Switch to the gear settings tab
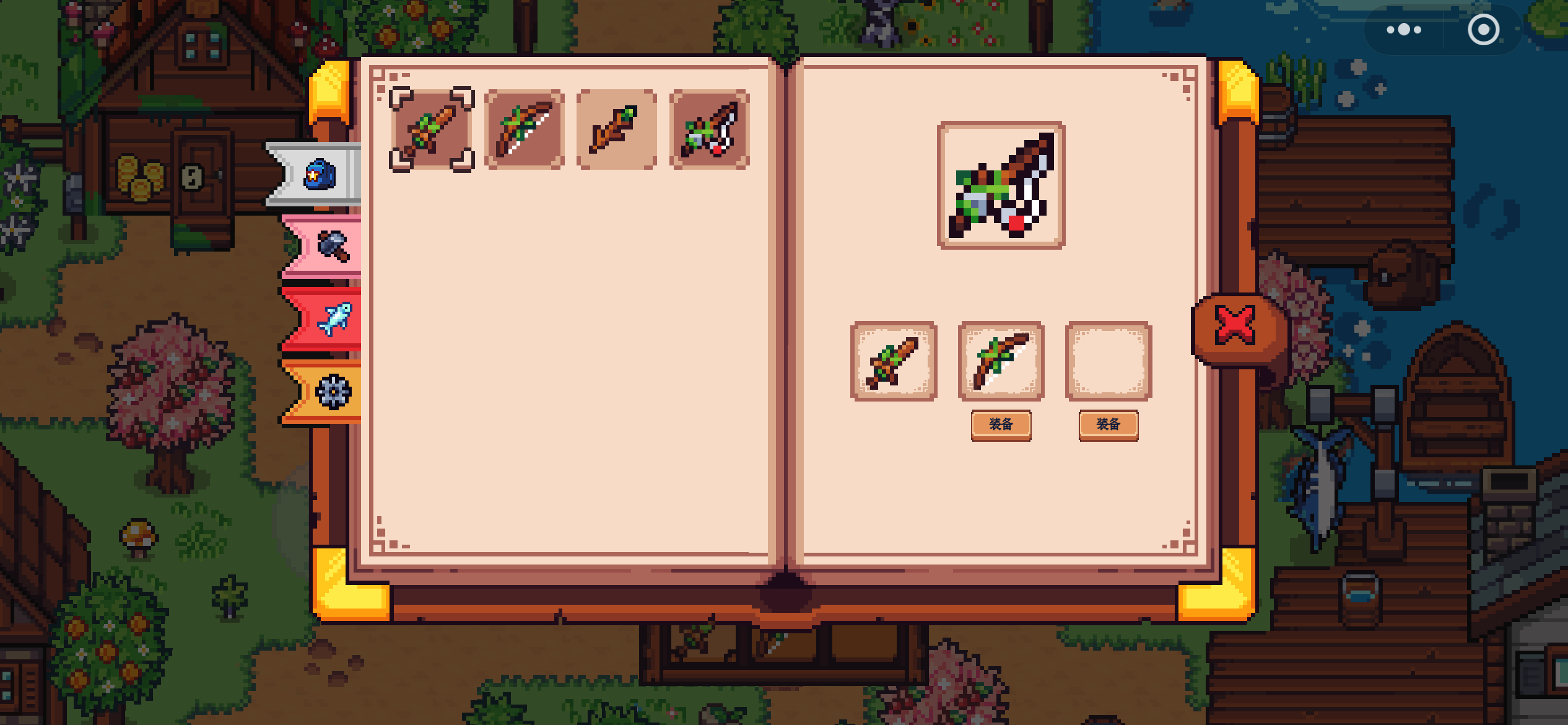The image size is (1568, 725). tap(333, 392)
